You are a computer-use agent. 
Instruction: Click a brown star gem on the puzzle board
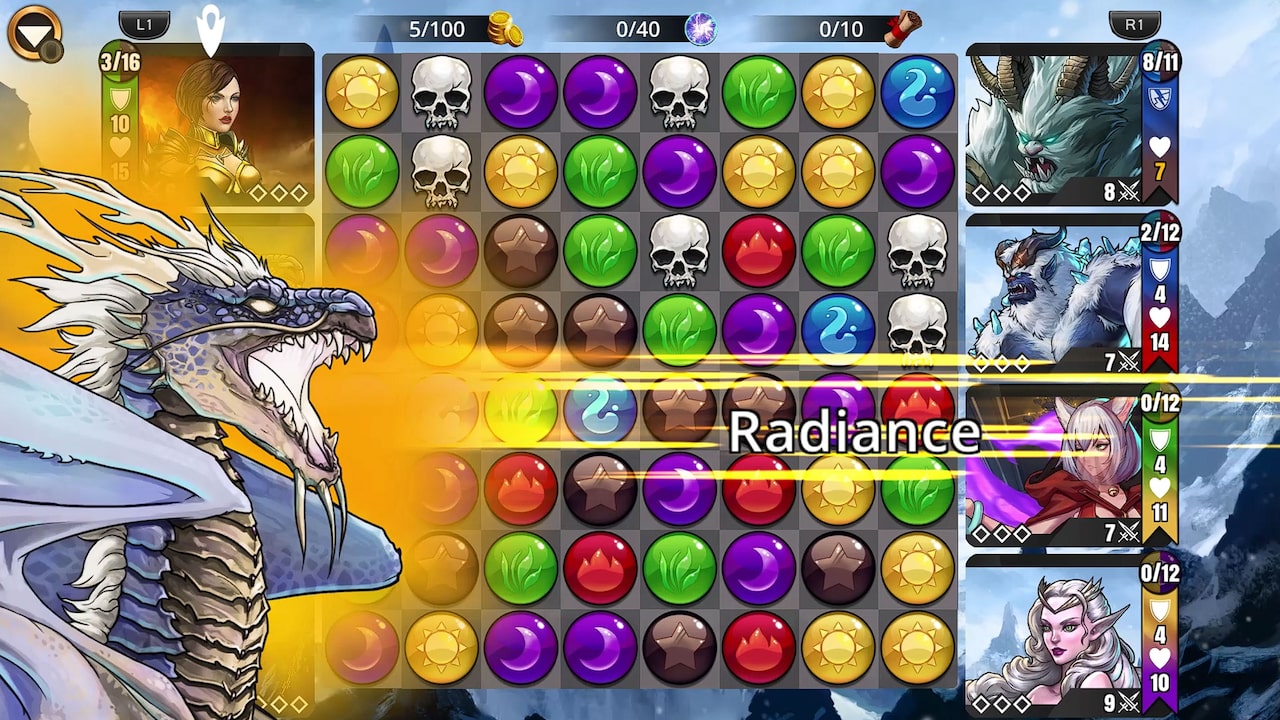click(x=520, y=251)
